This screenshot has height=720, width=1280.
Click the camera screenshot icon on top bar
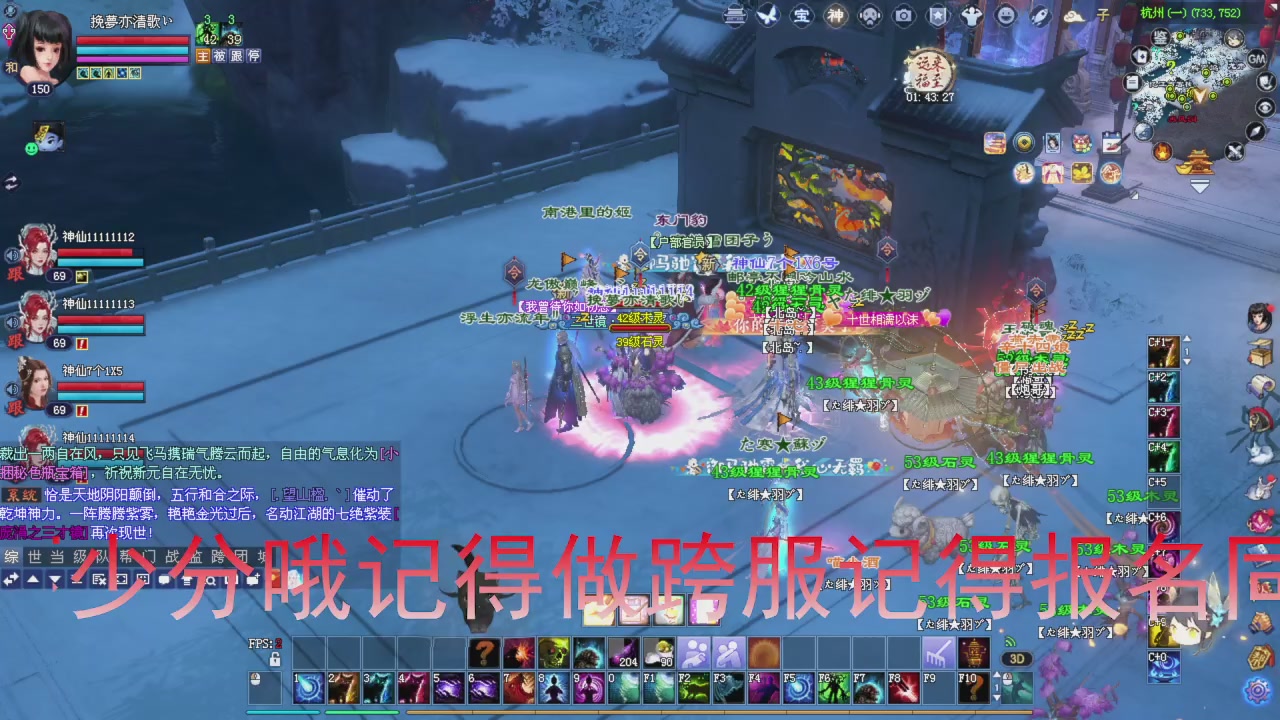point(903,14)
